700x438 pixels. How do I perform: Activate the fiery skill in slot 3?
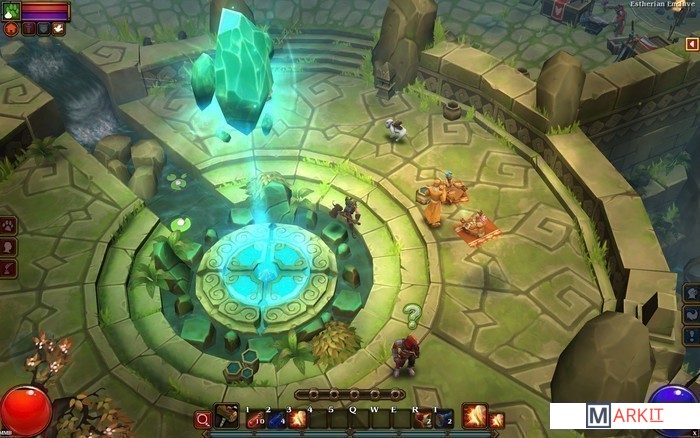(x=298, y=418)
